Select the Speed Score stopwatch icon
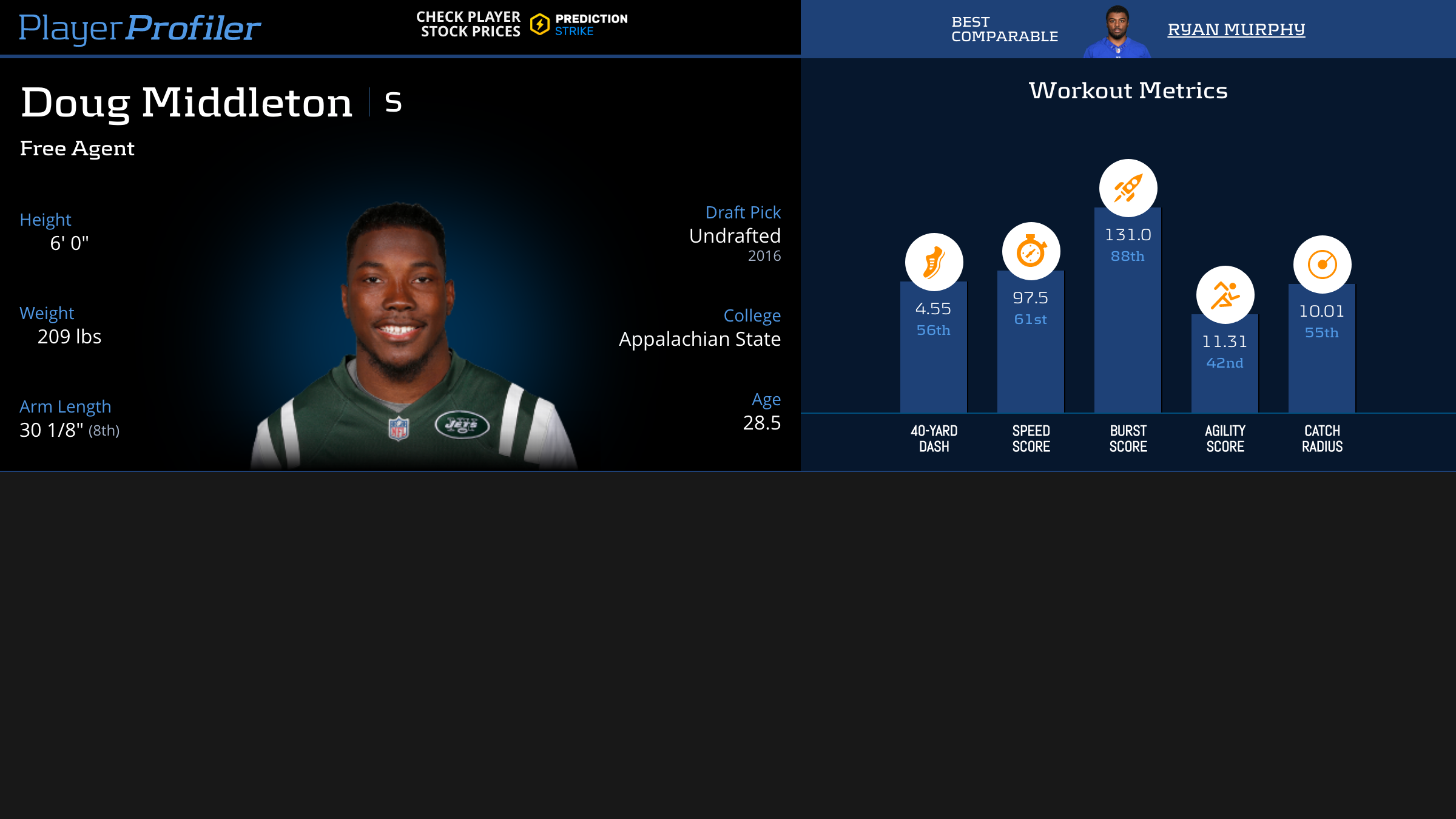Viewport: 1456px width, 819px height. point(1031,251)
